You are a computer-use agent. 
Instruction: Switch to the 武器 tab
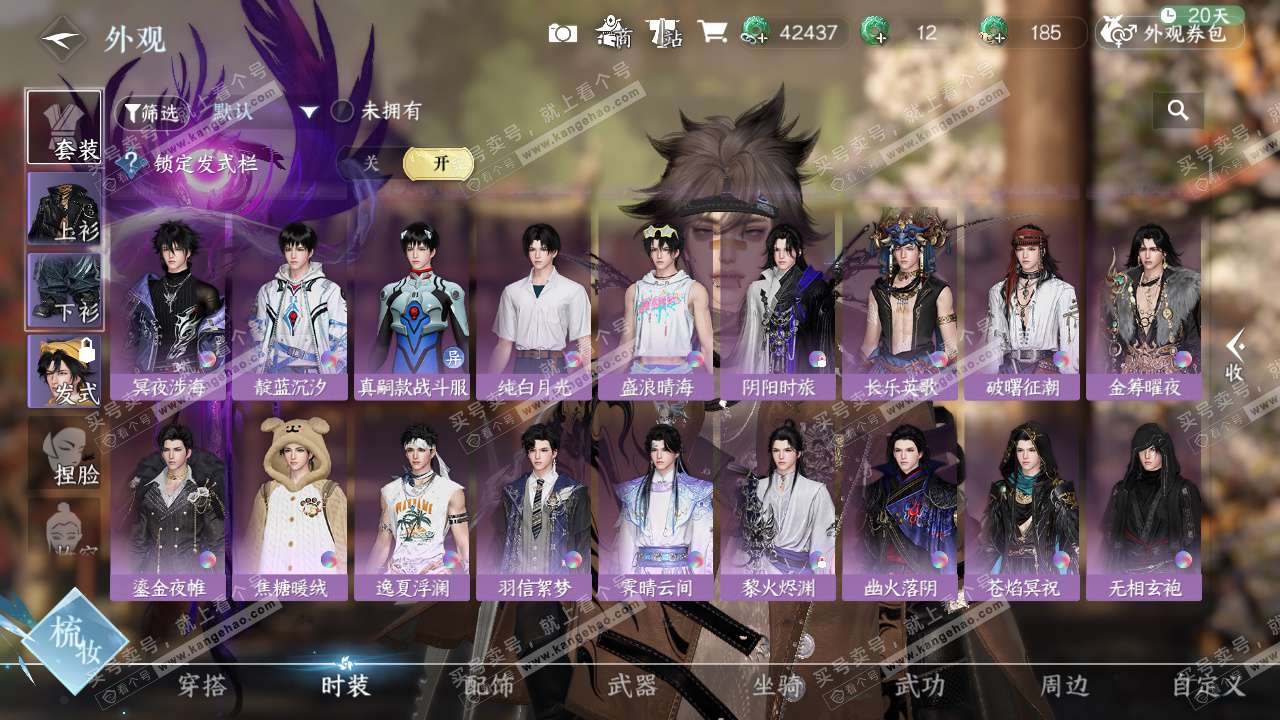pos(632,686)
